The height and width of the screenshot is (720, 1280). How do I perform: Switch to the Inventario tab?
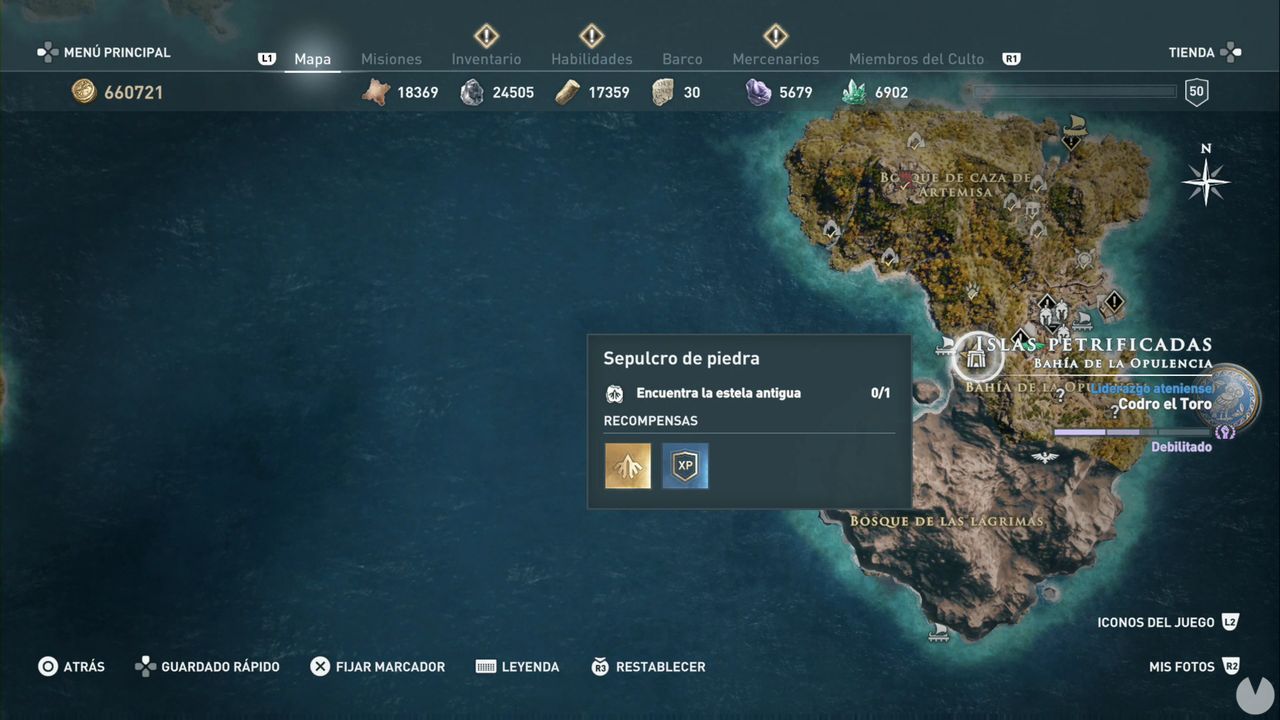click(486, 59)
